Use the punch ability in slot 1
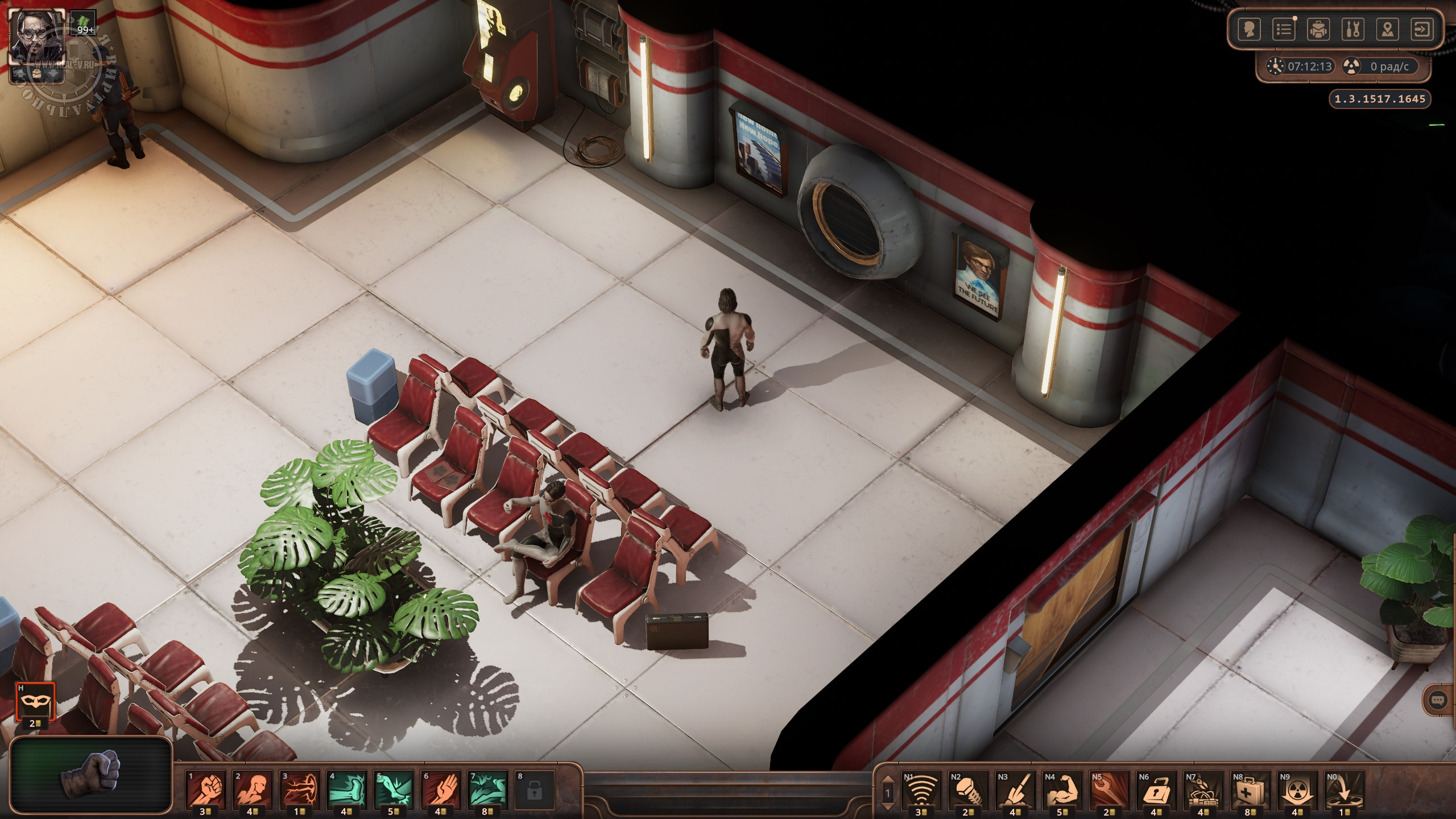1456x819 pixels. pos(205,789)
